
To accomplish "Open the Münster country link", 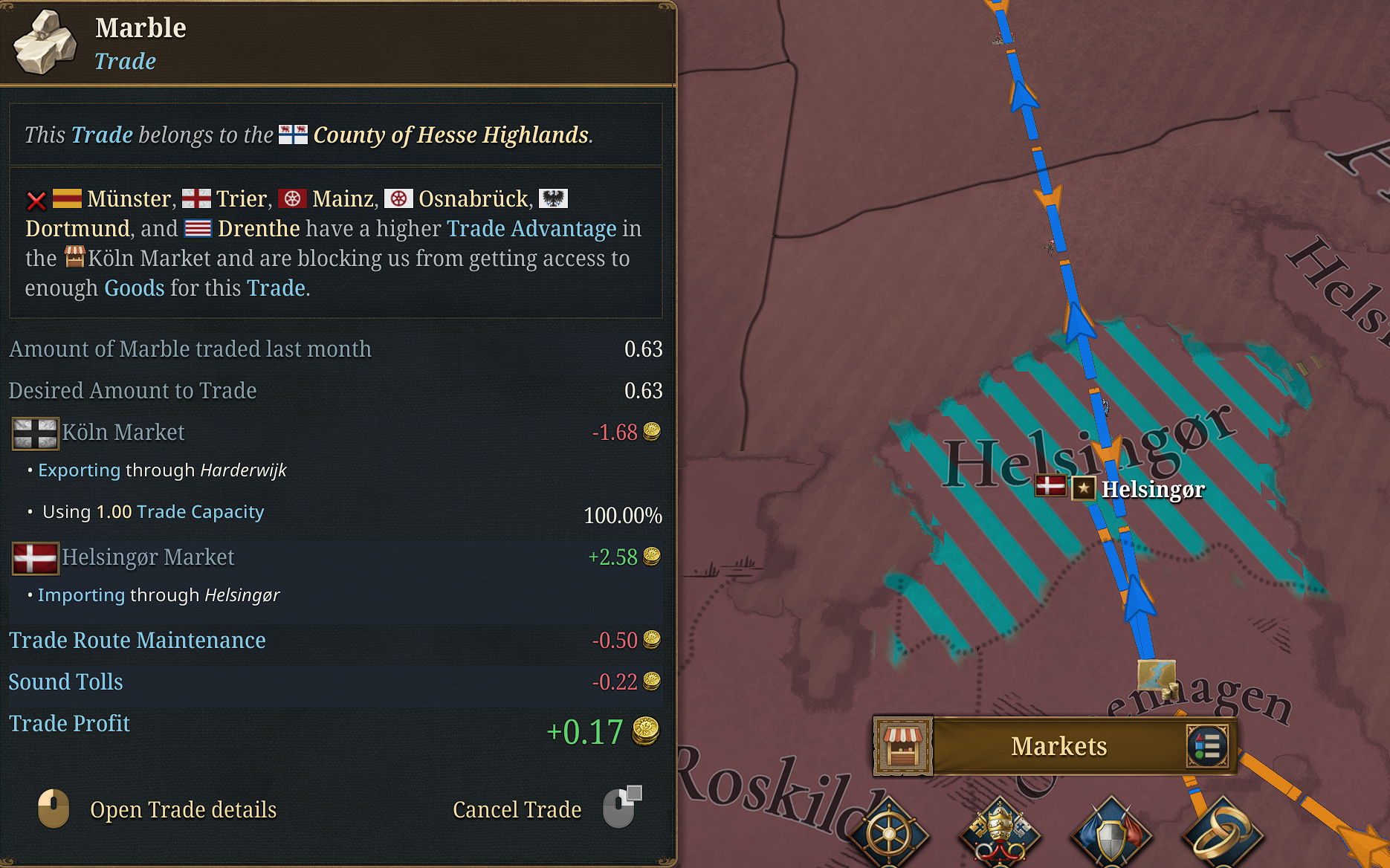I will [x=128, y=198].
